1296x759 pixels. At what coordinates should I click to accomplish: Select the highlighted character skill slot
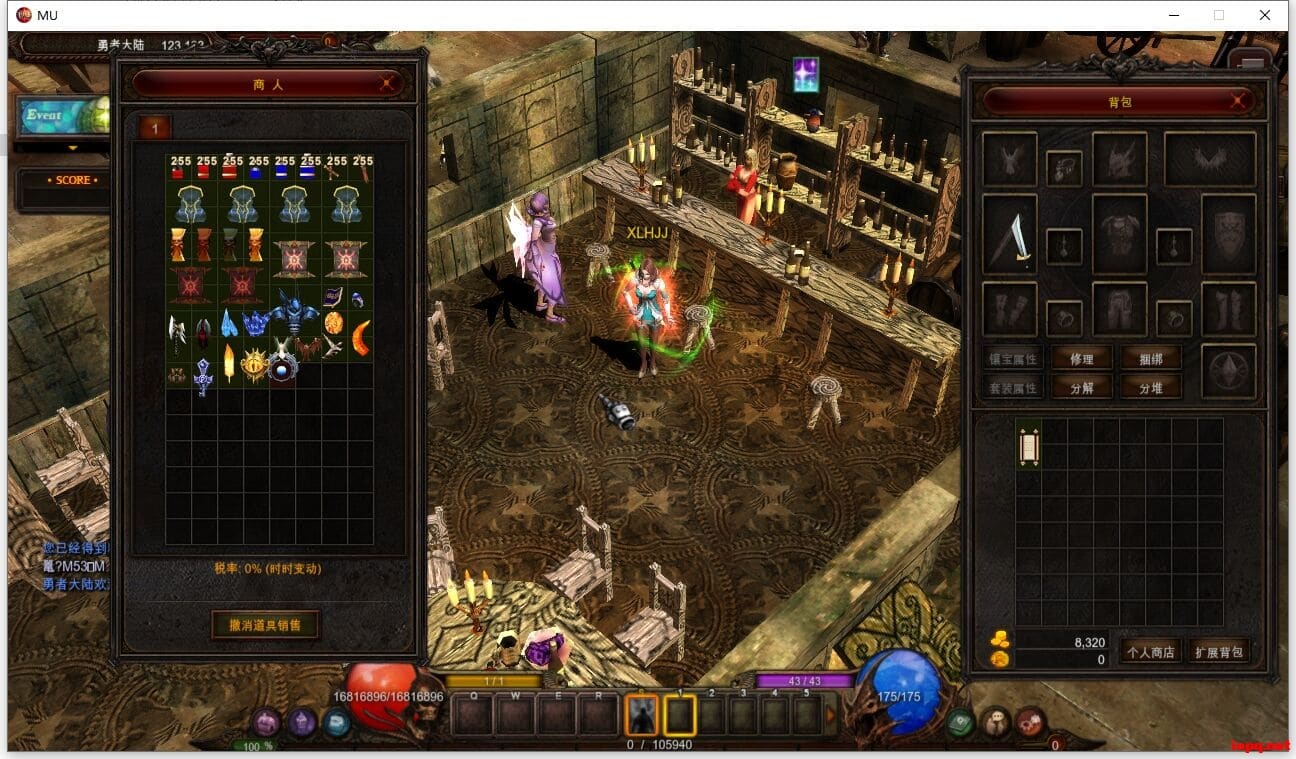pos(641,714)
